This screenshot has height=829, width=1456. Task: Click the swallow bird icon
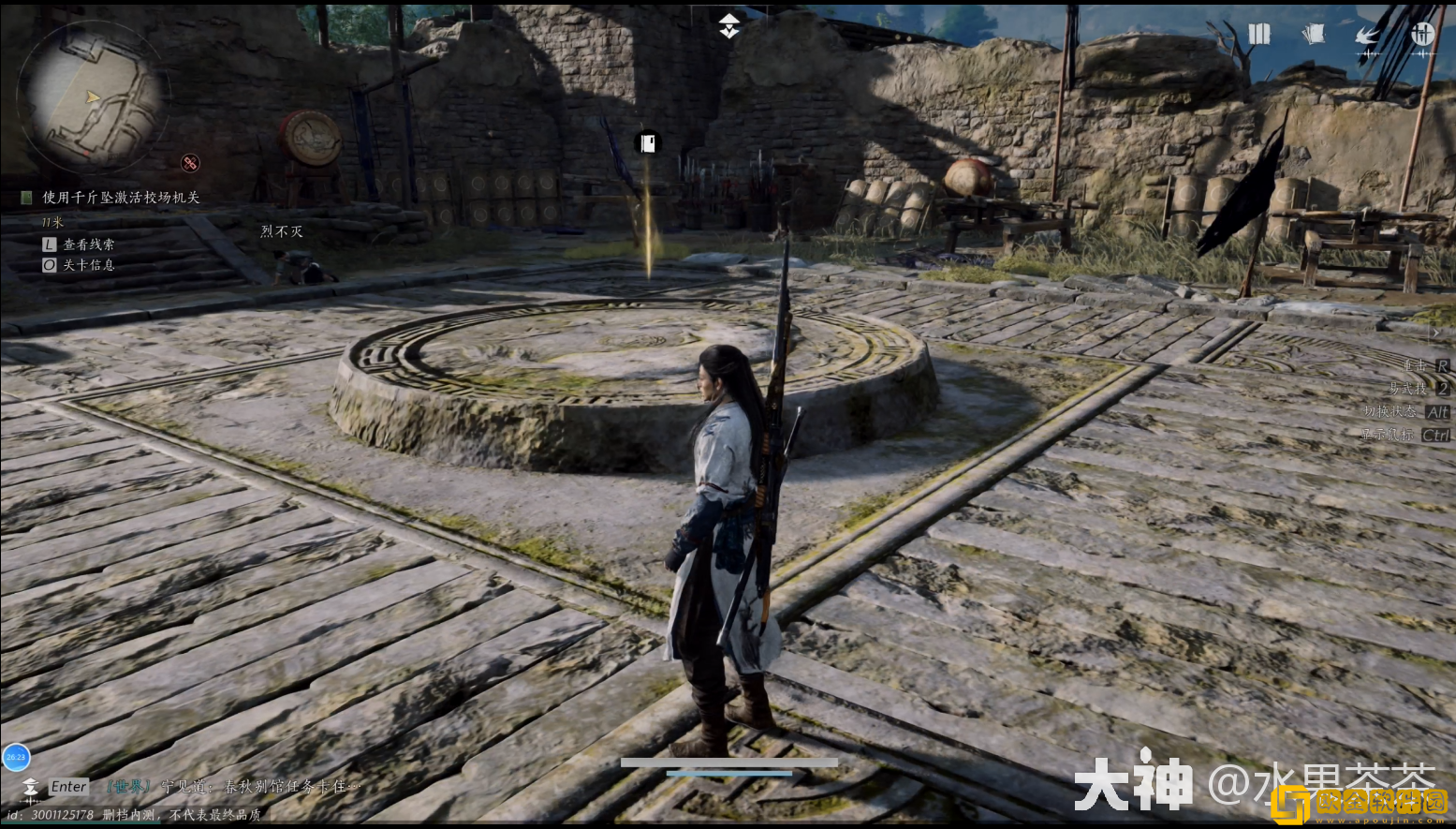1368,36
